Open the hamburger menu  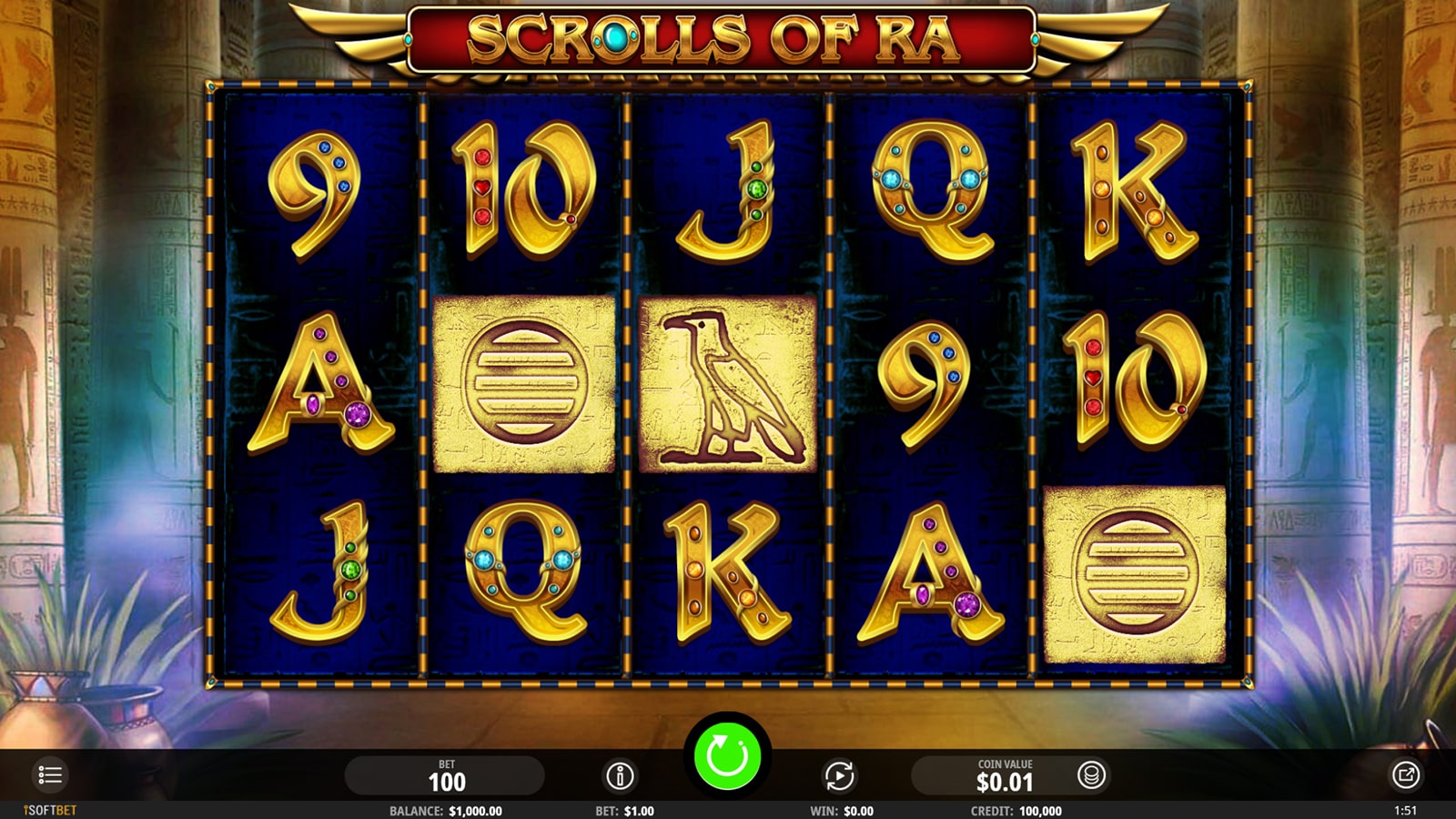point(50,775)
